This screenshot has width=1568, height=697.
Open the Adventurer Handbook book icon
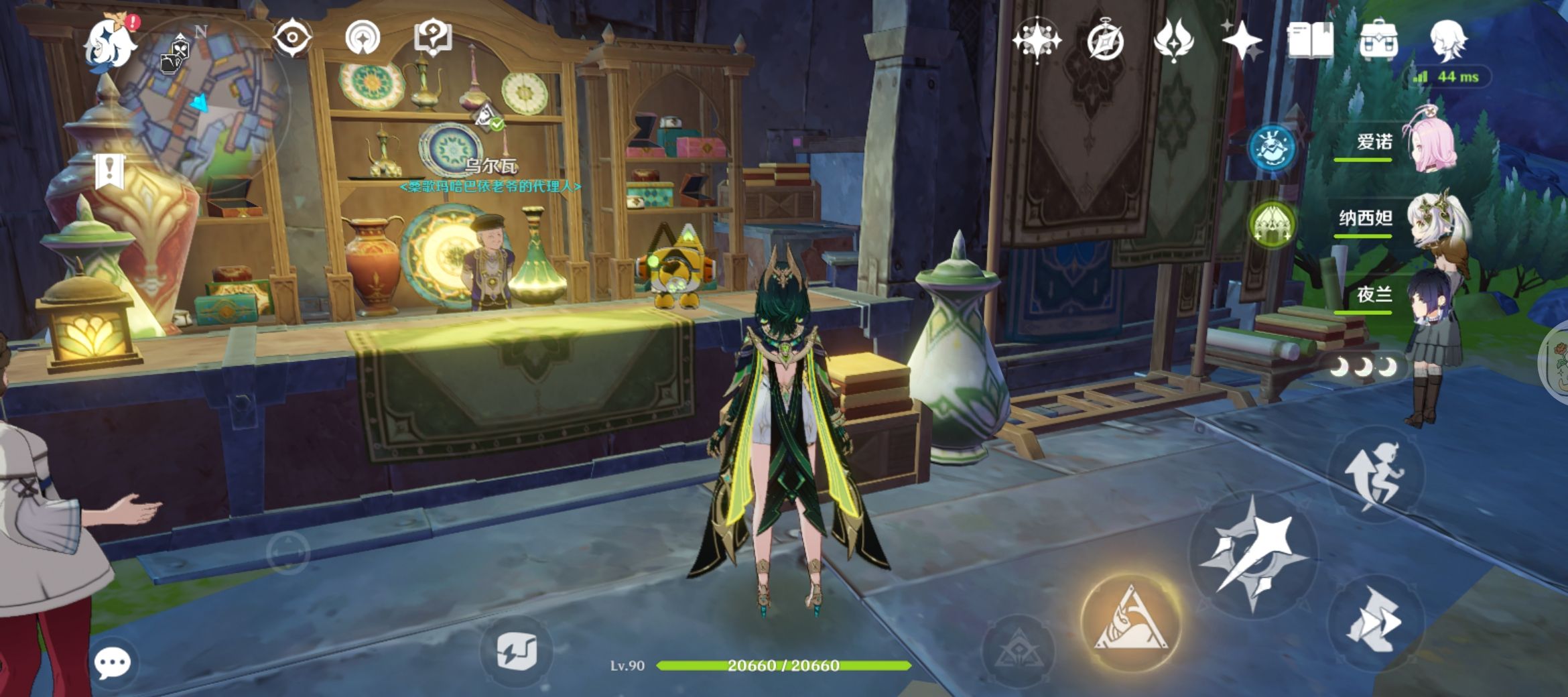[x=1310, y=40]
